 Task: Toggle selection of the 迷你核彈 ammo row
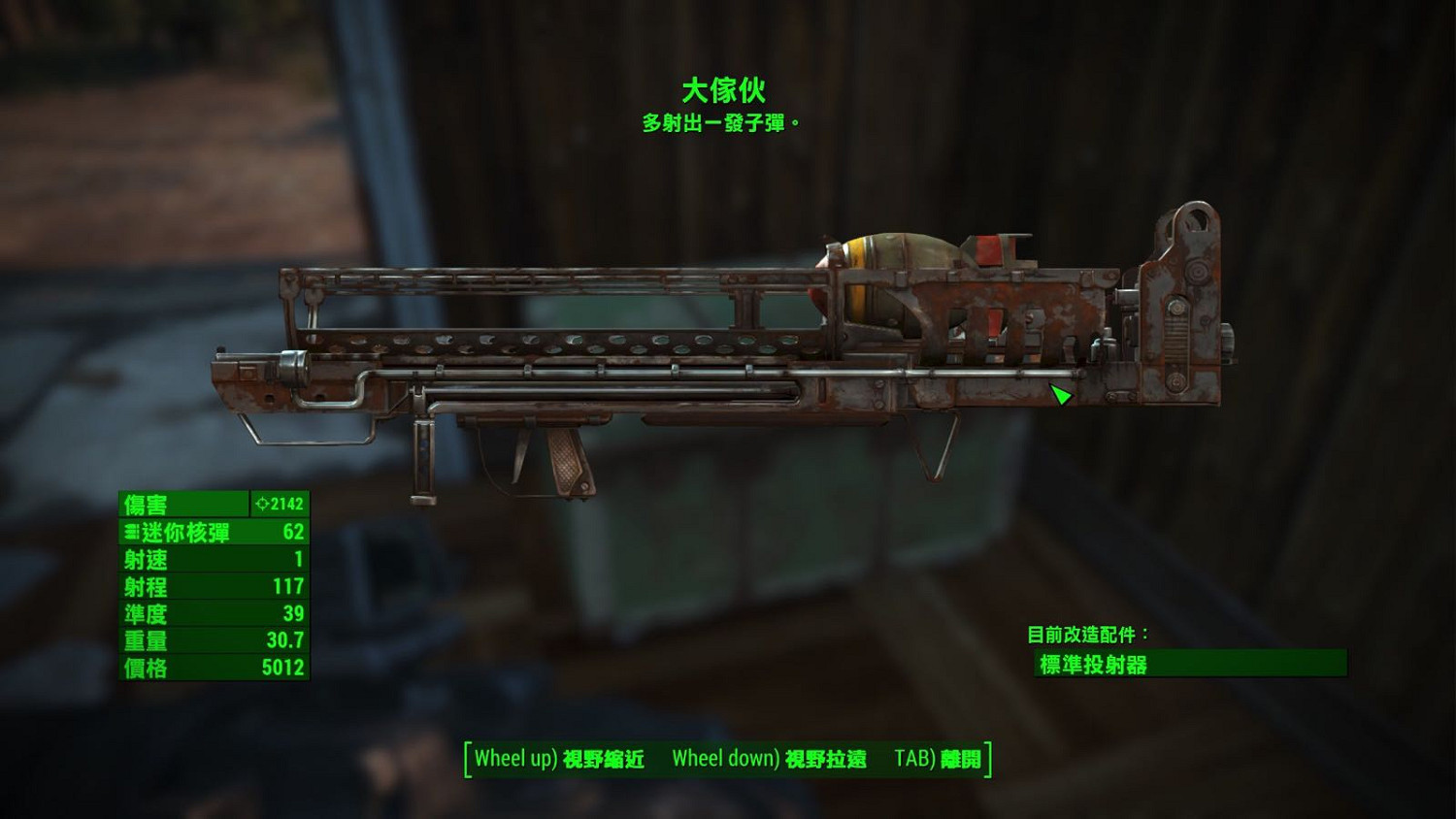point(214,532)
